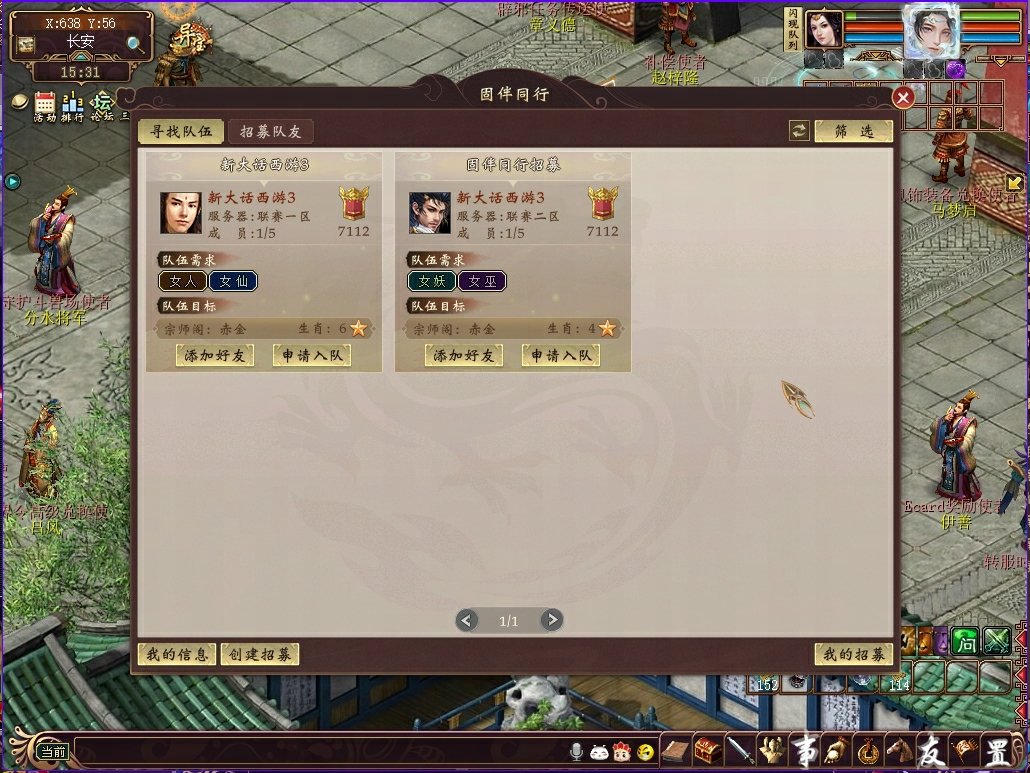Open the magnifier map search
The width and height of the screenshot is (1030, 773).
(x=135, y=43)
